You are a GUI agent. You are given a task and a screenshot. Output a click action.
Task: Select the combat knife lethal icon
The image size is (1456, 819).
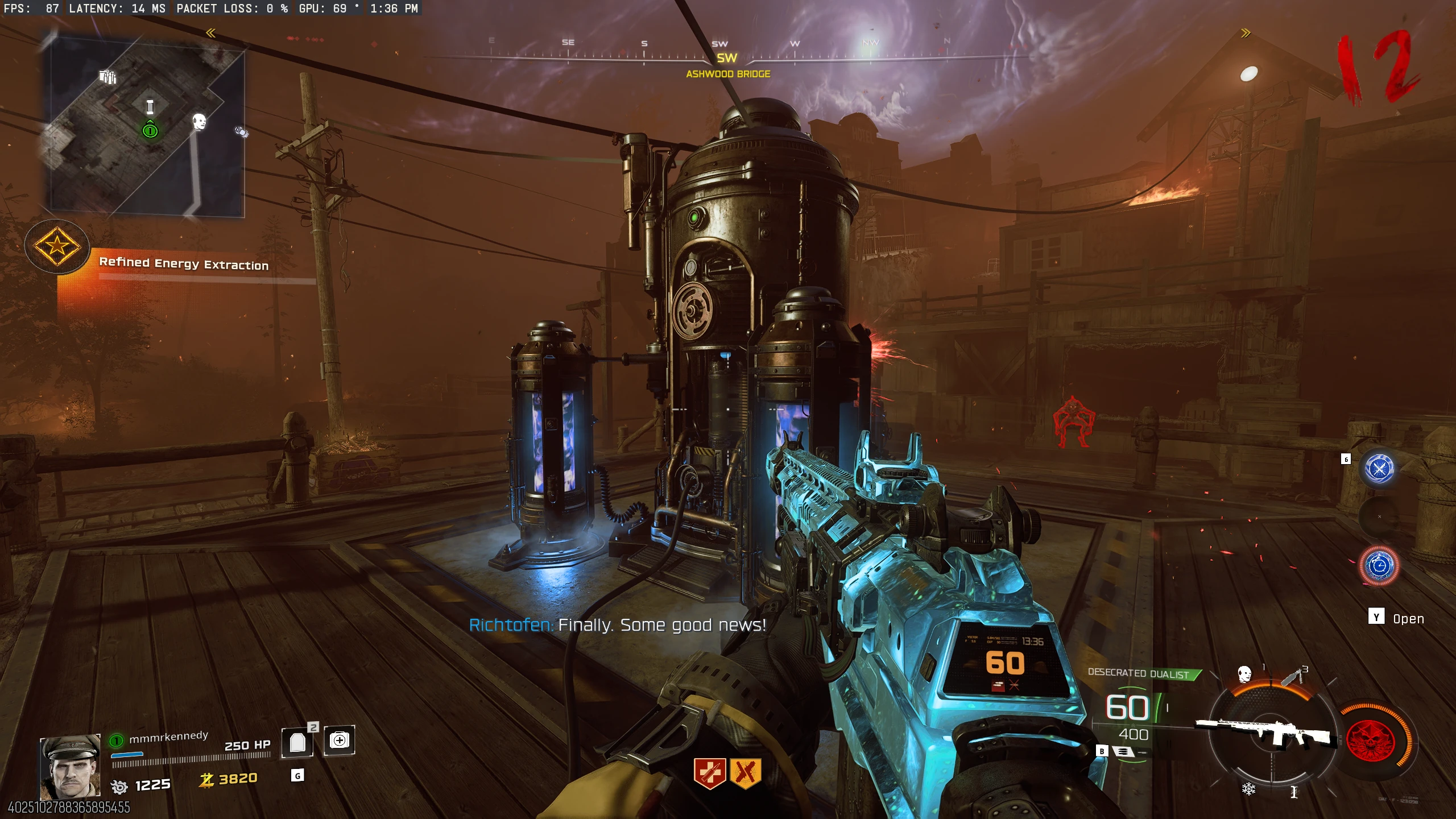(1292, 677)
